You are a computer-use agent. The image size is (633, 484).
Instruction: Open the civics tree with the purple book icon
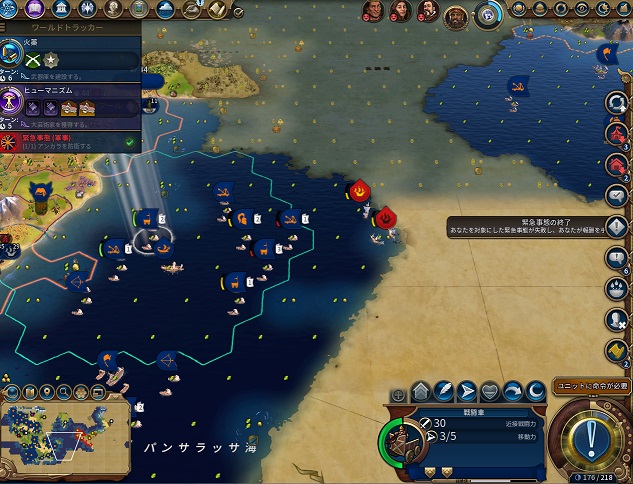pos(35,8)
